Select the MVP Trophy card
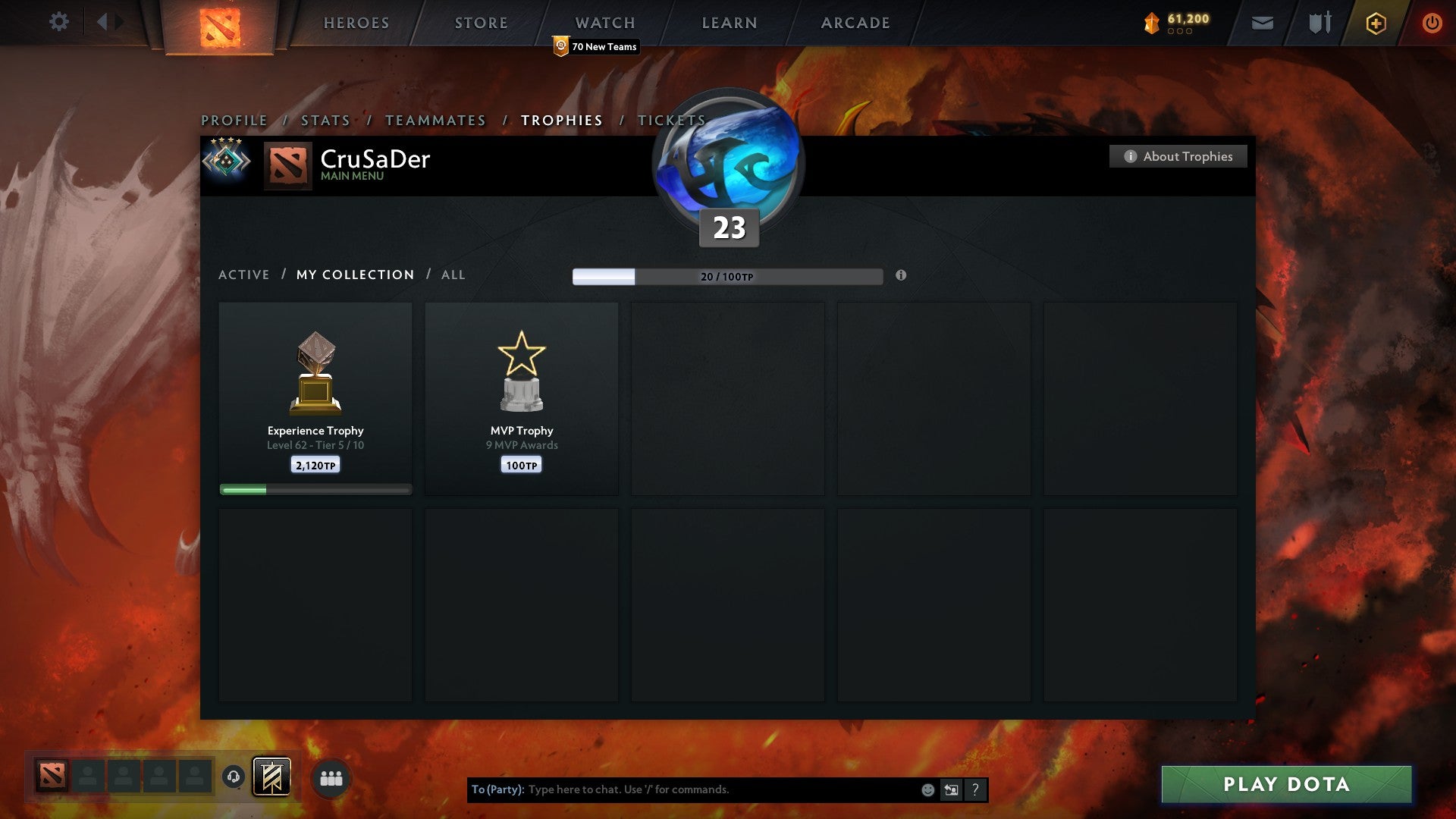This screenshot has width=1456, height=819. click(x=522, y=398)
